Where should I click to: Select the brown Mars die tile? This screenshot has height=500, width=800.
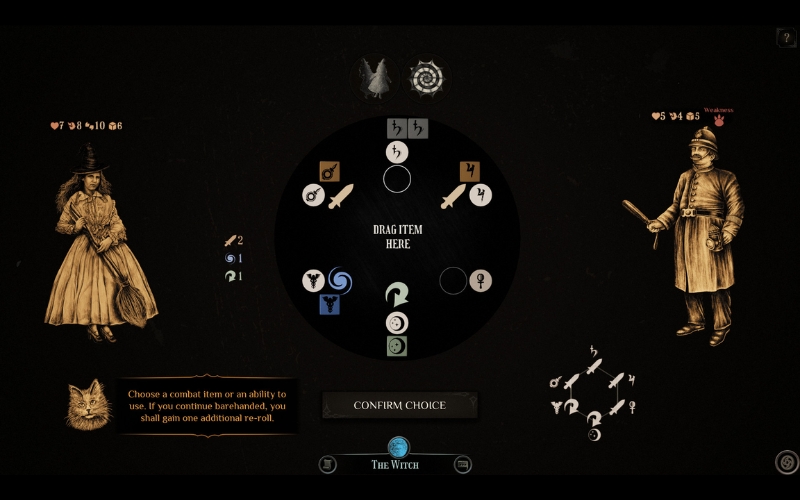328,171
